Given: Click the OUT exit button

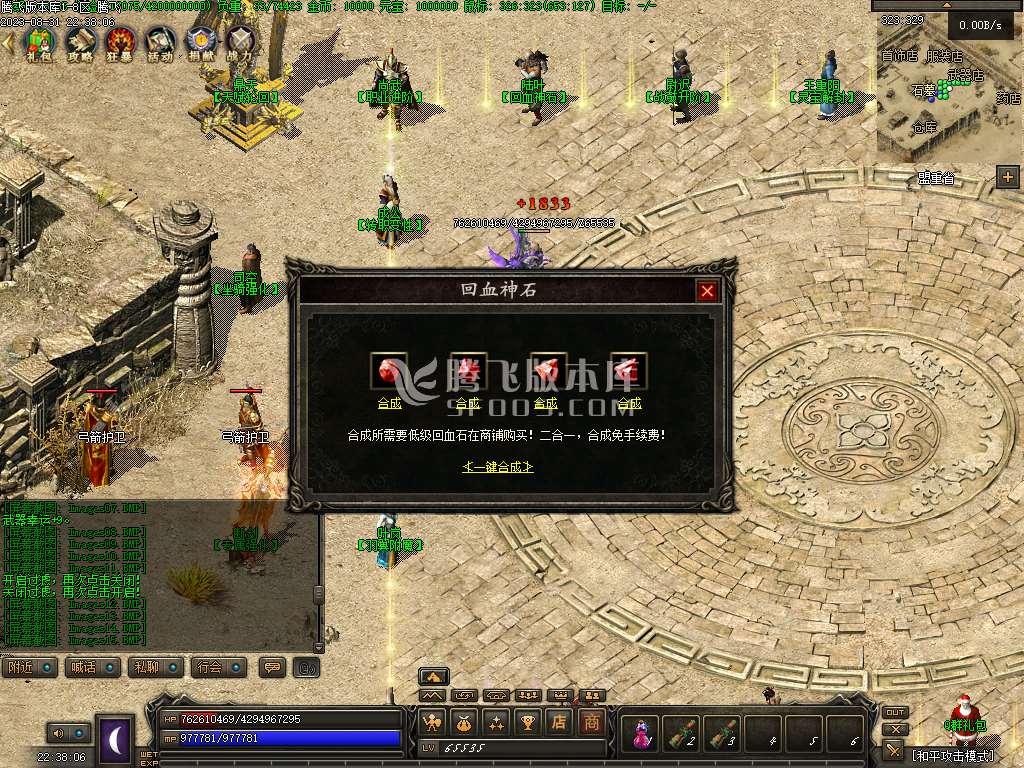Looking at the screenshot, I should click(x=895, y=713).
